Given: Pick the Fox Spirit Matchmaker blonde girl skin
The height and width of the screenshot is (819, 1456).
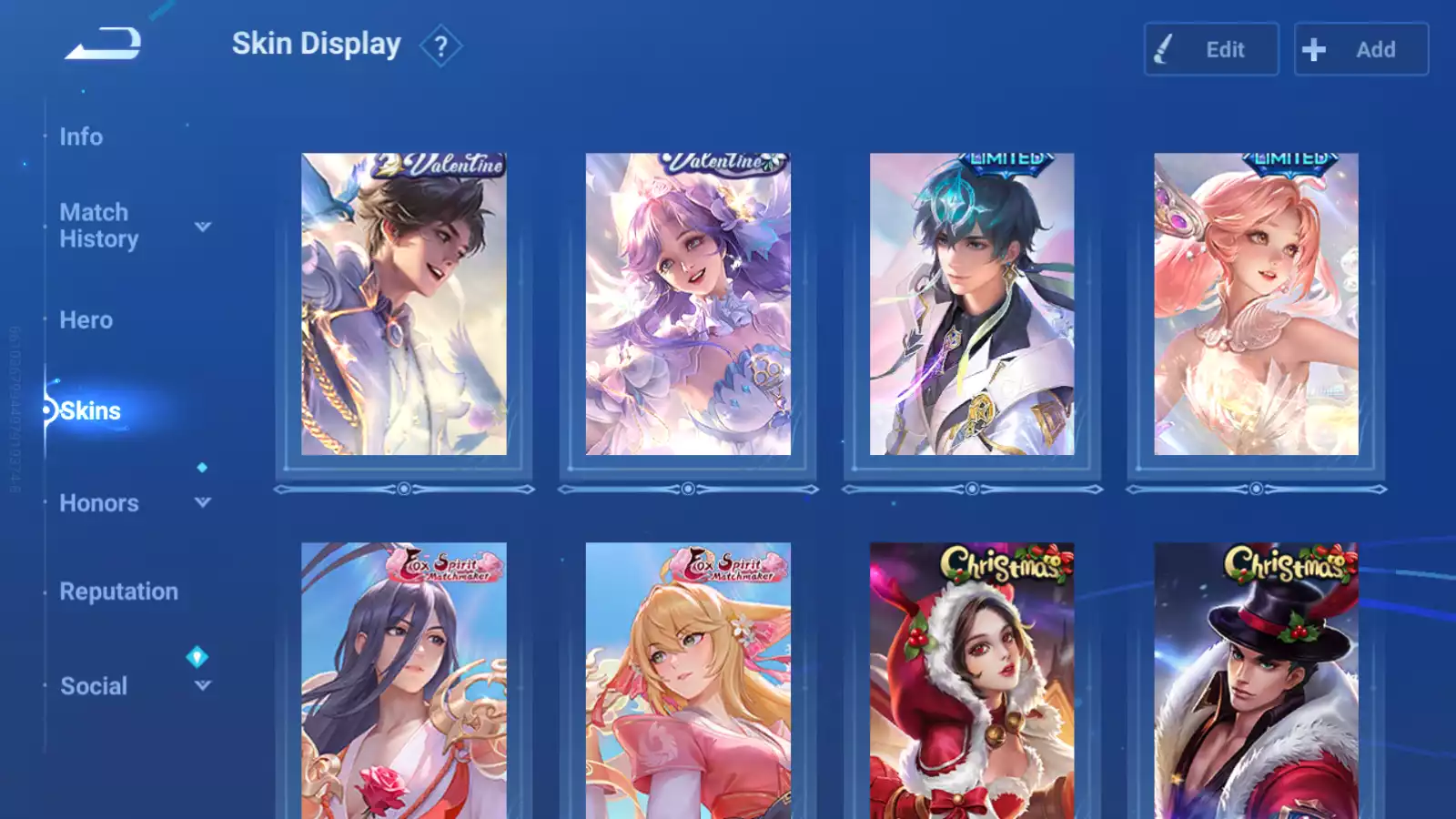Looking at the screenshot, I should [x=688, y=681].
